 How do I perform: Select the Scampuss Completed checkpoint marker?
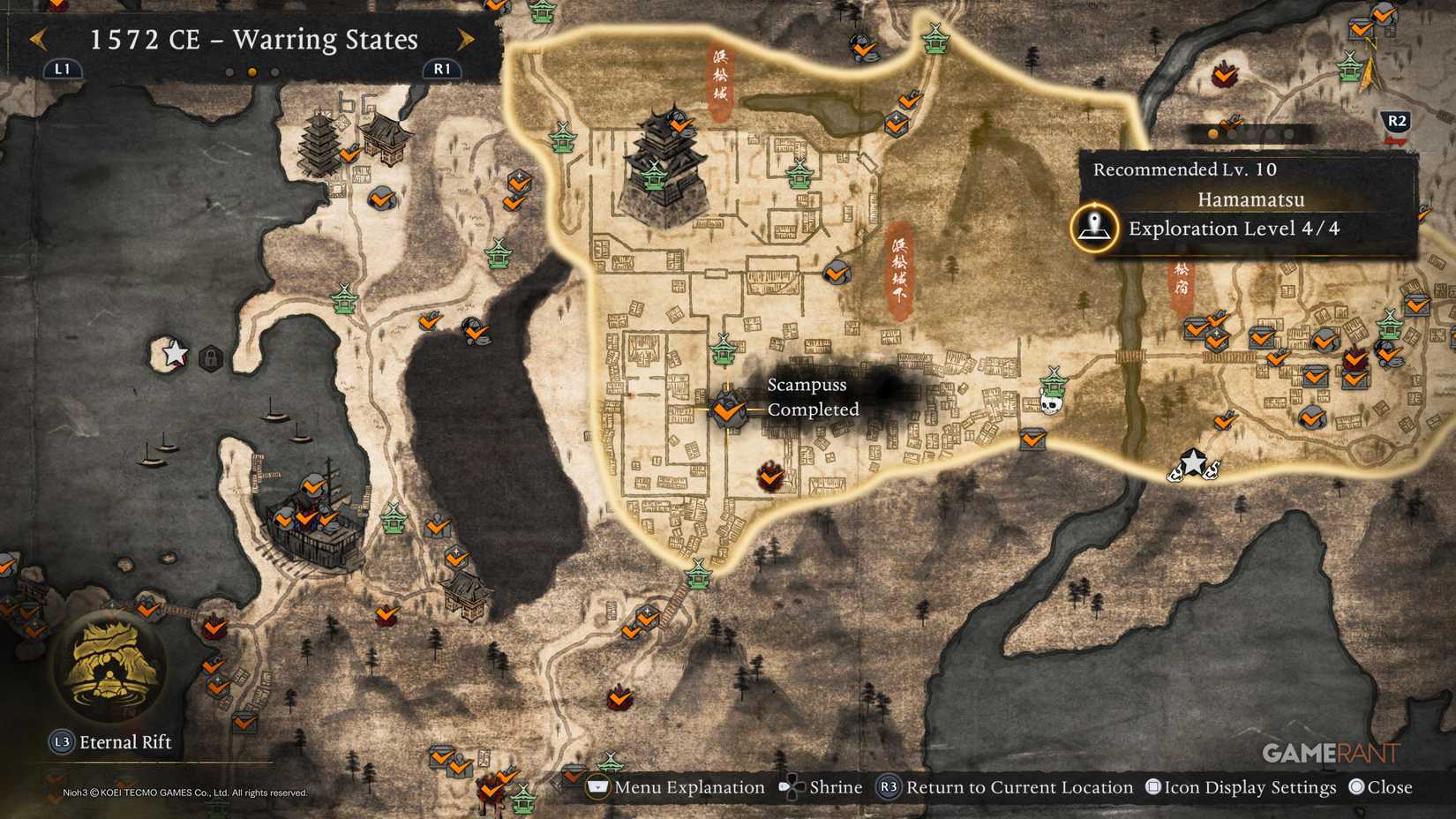pos(727,410)
